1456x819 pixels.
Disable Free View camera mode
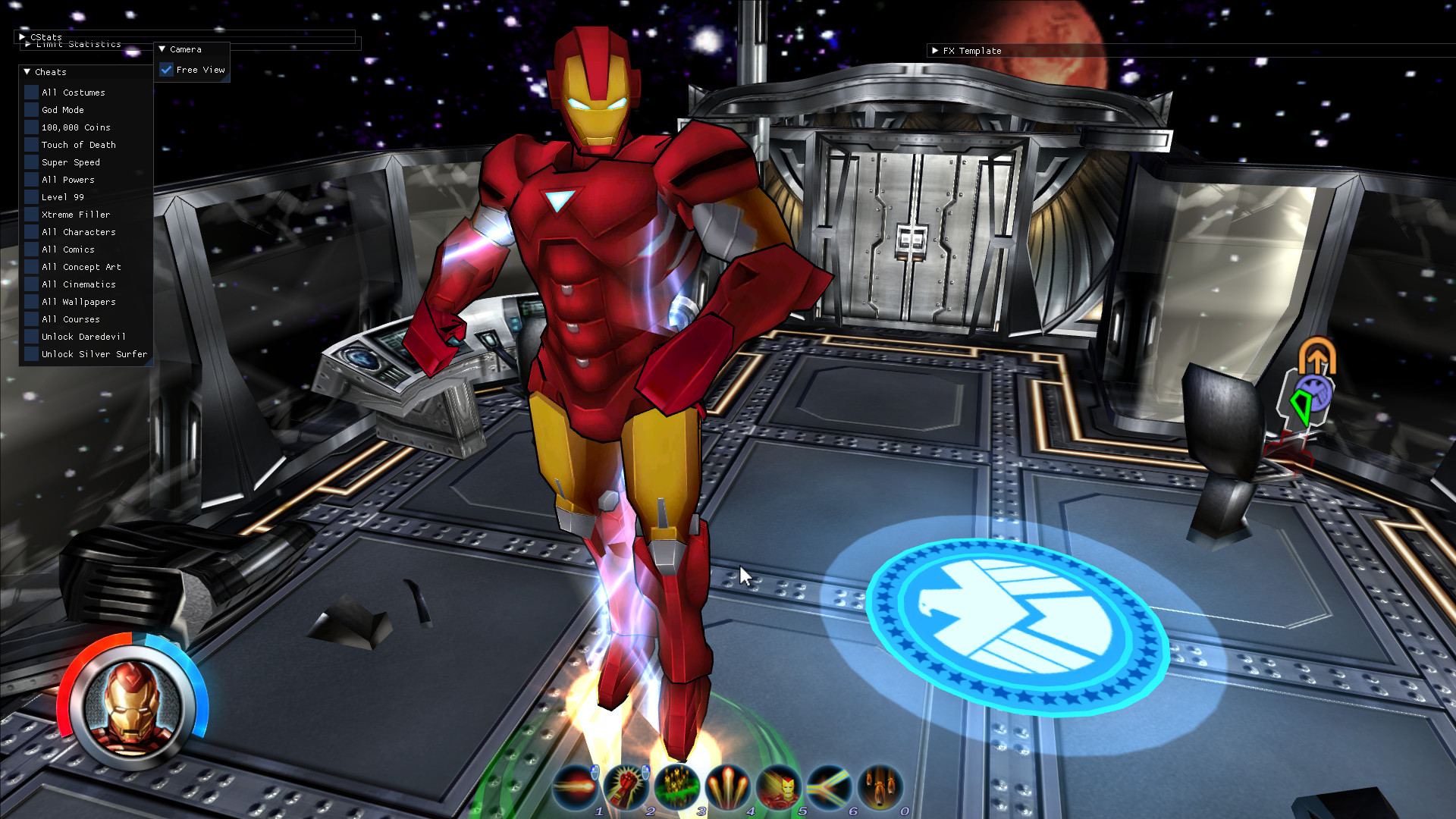168,69
